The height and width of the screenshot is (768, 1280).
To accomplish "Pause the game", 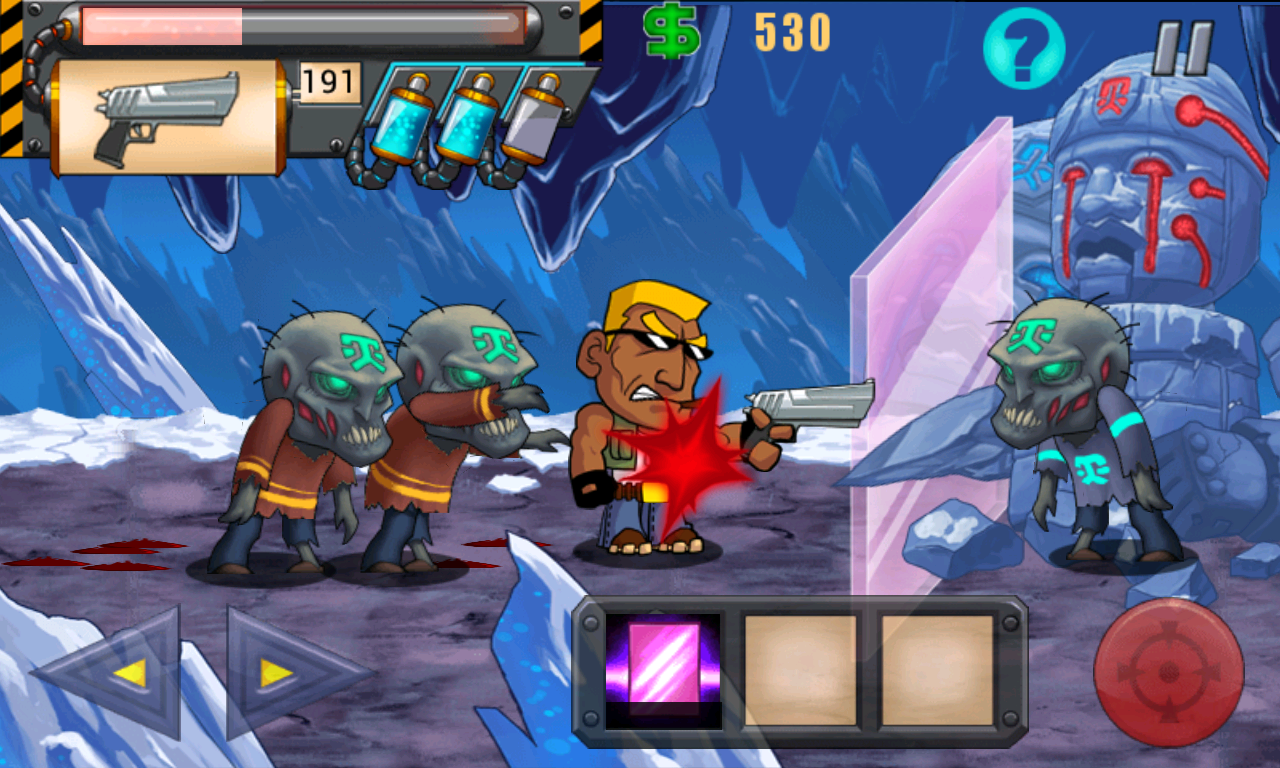I will point(1182,48).
